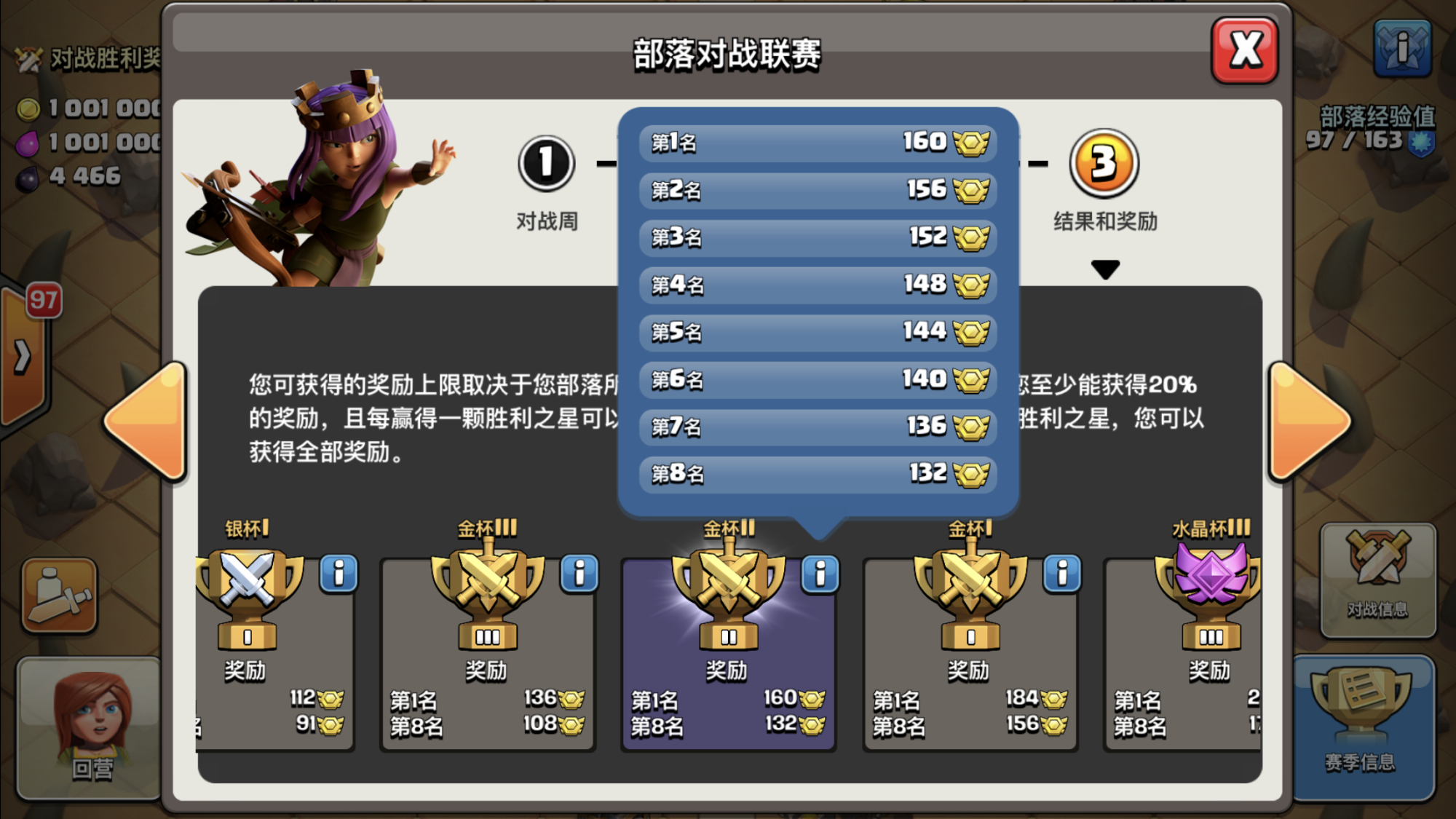1456x819 pixels.
Task: Toggle info for 金杯II league rewards
Action: click(820, 574)
